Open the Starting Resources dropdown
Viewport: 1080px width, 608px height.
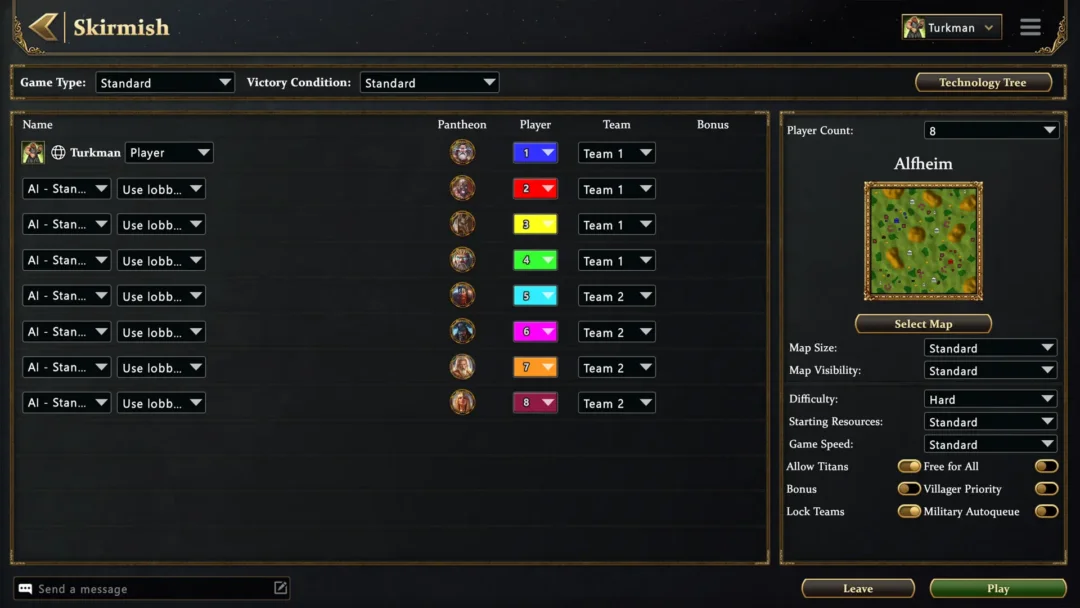pos(990,422)
